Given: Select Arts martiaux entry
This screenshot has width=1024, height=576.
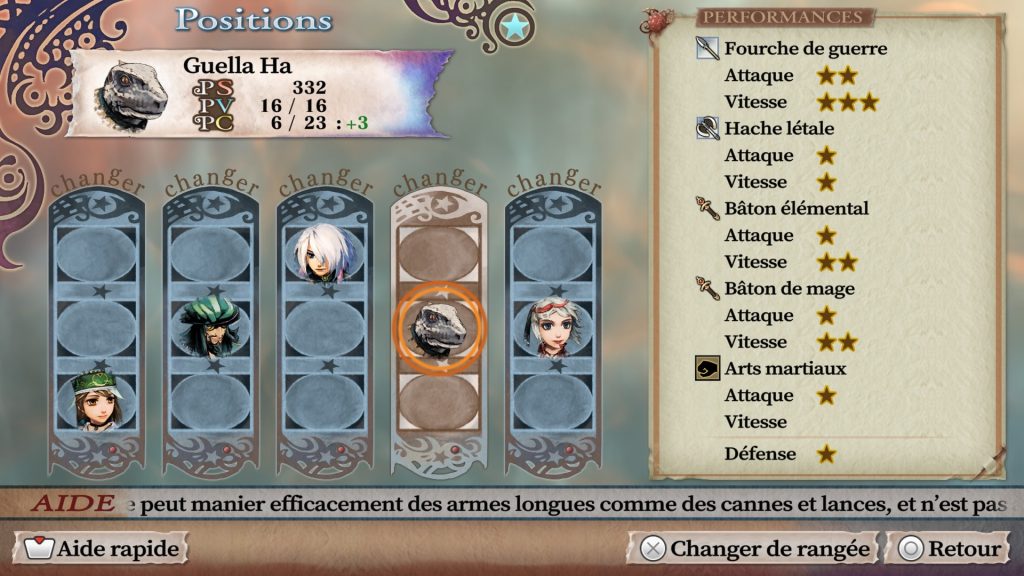Looking at the screenshot, I should point(784,368).
